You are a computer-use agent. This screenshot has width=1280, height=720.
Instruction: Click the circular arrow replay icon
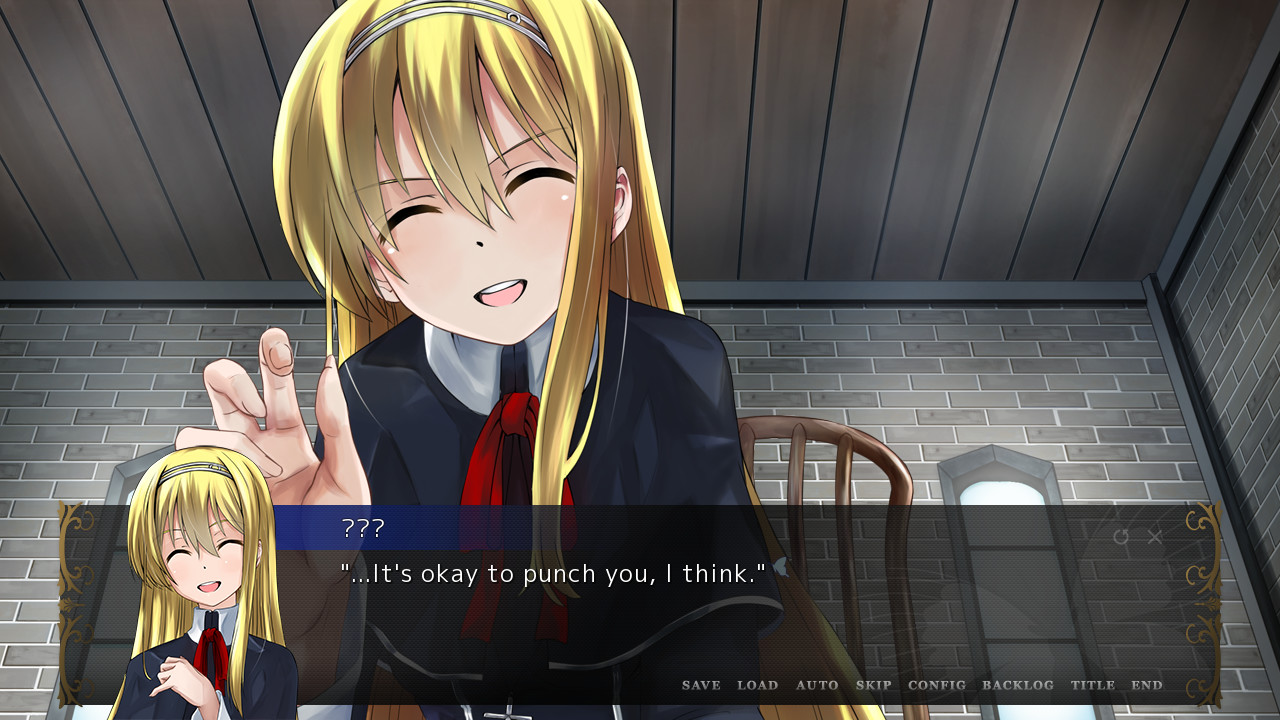tap(1121, 537)
